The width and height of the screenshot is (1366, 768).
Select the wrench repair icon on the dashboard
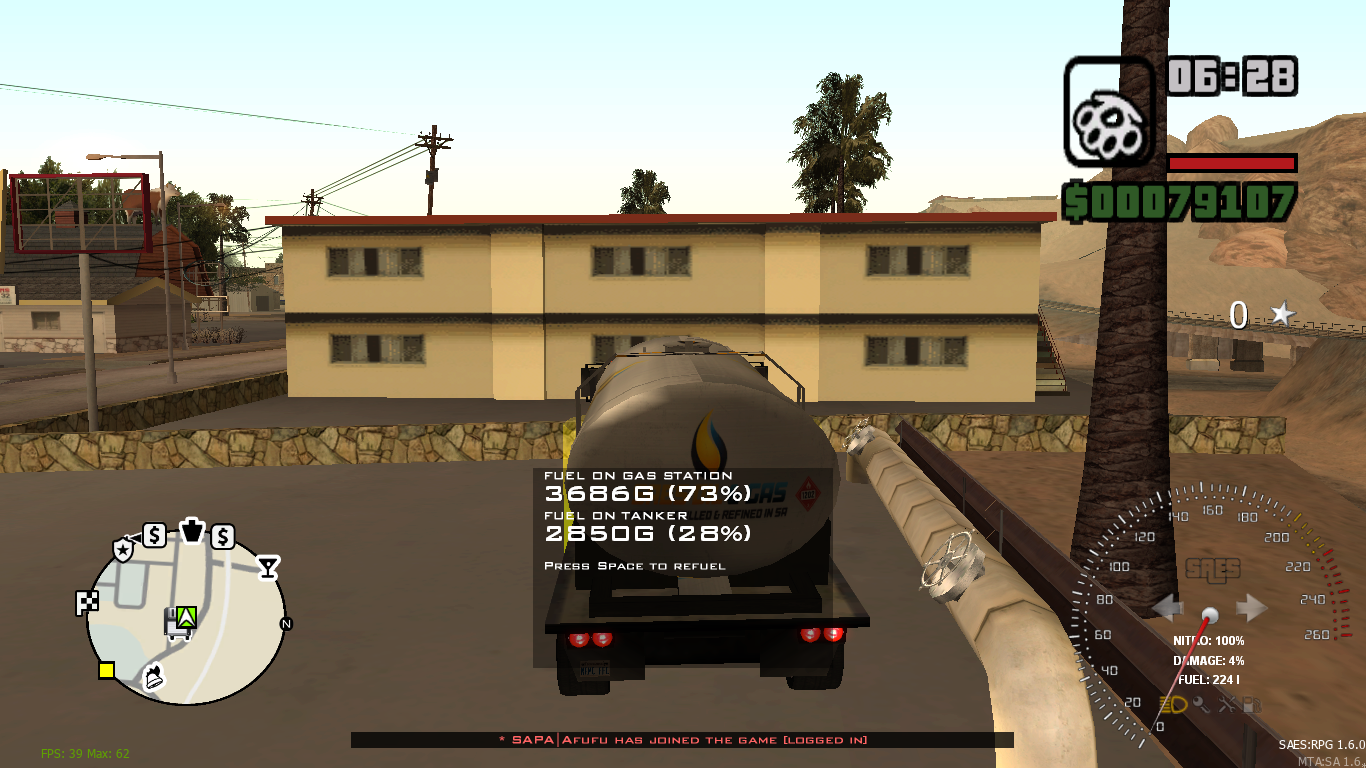(x=1226, y=705)
